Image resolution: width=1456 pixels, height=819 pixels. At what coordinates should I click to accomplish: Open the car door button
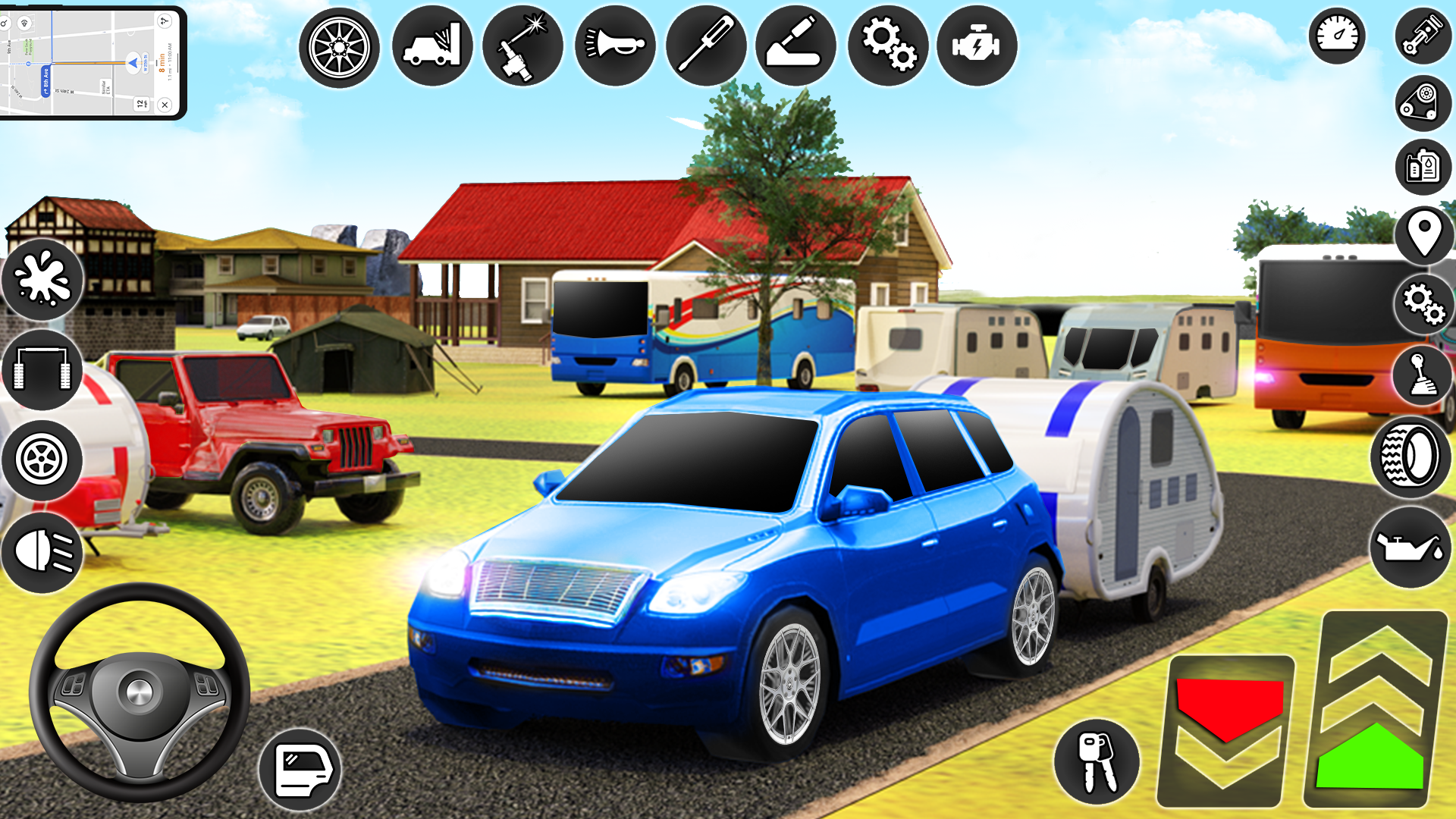pos(300,770)
